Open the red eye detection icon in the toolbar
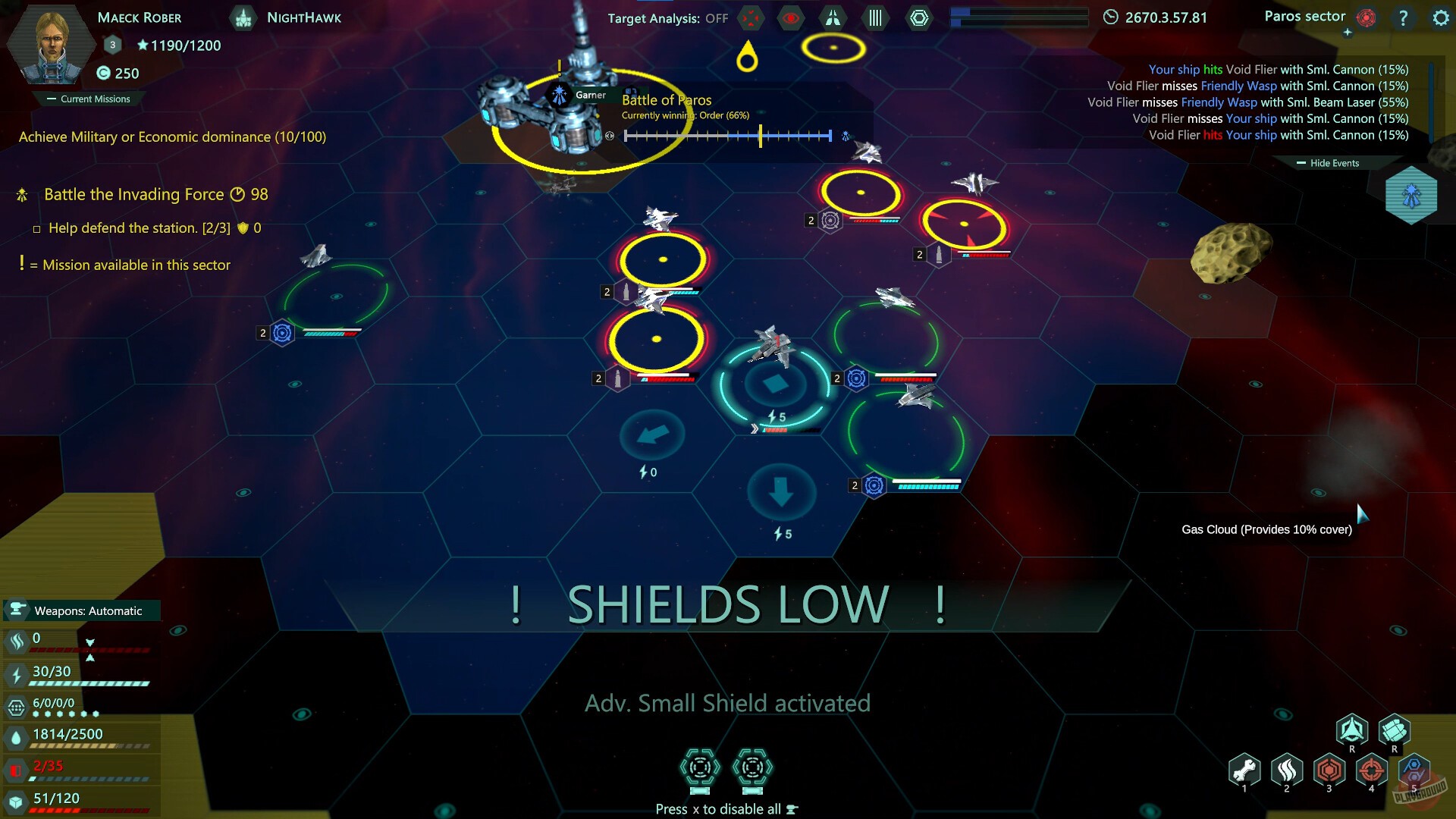1456x819 pixels. click(791, 18)
